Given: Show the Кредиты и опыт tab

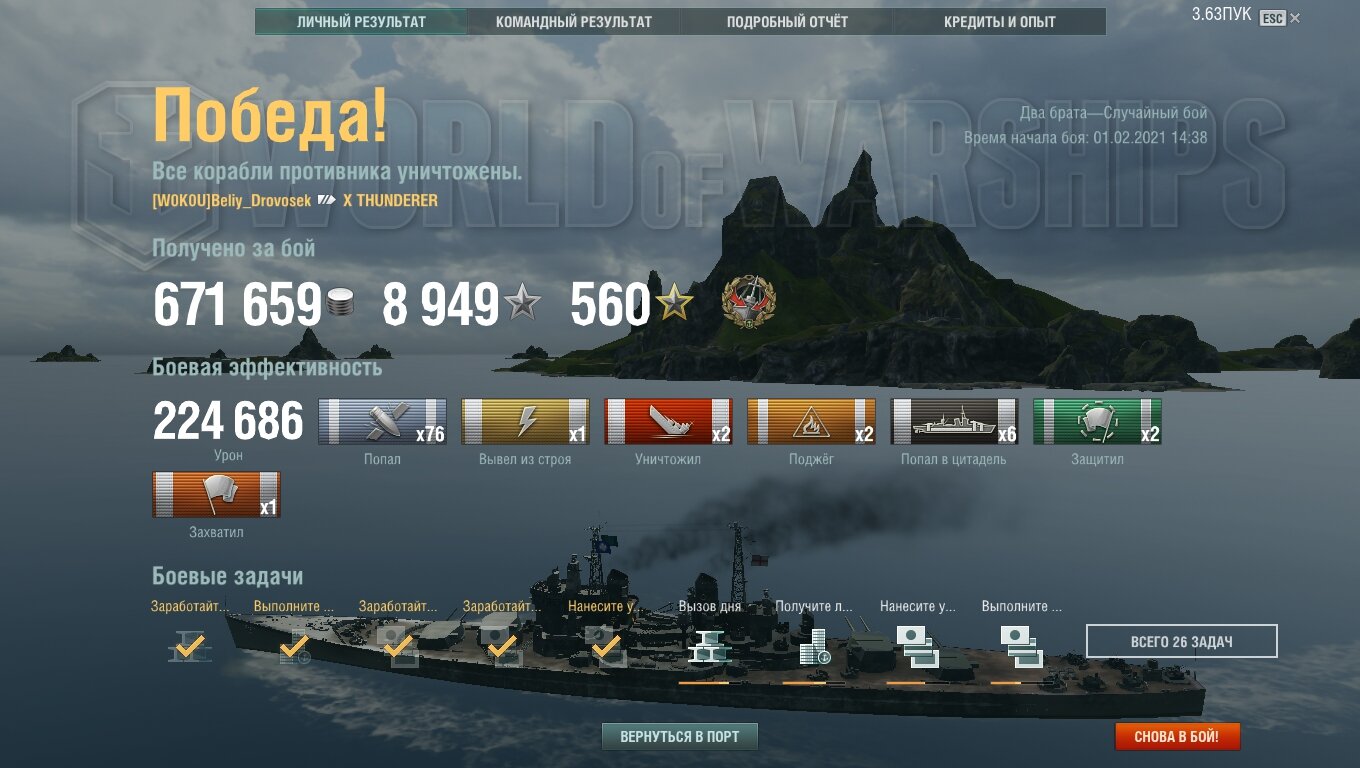Looking at the screenshot, I should [x=999, y=21].
